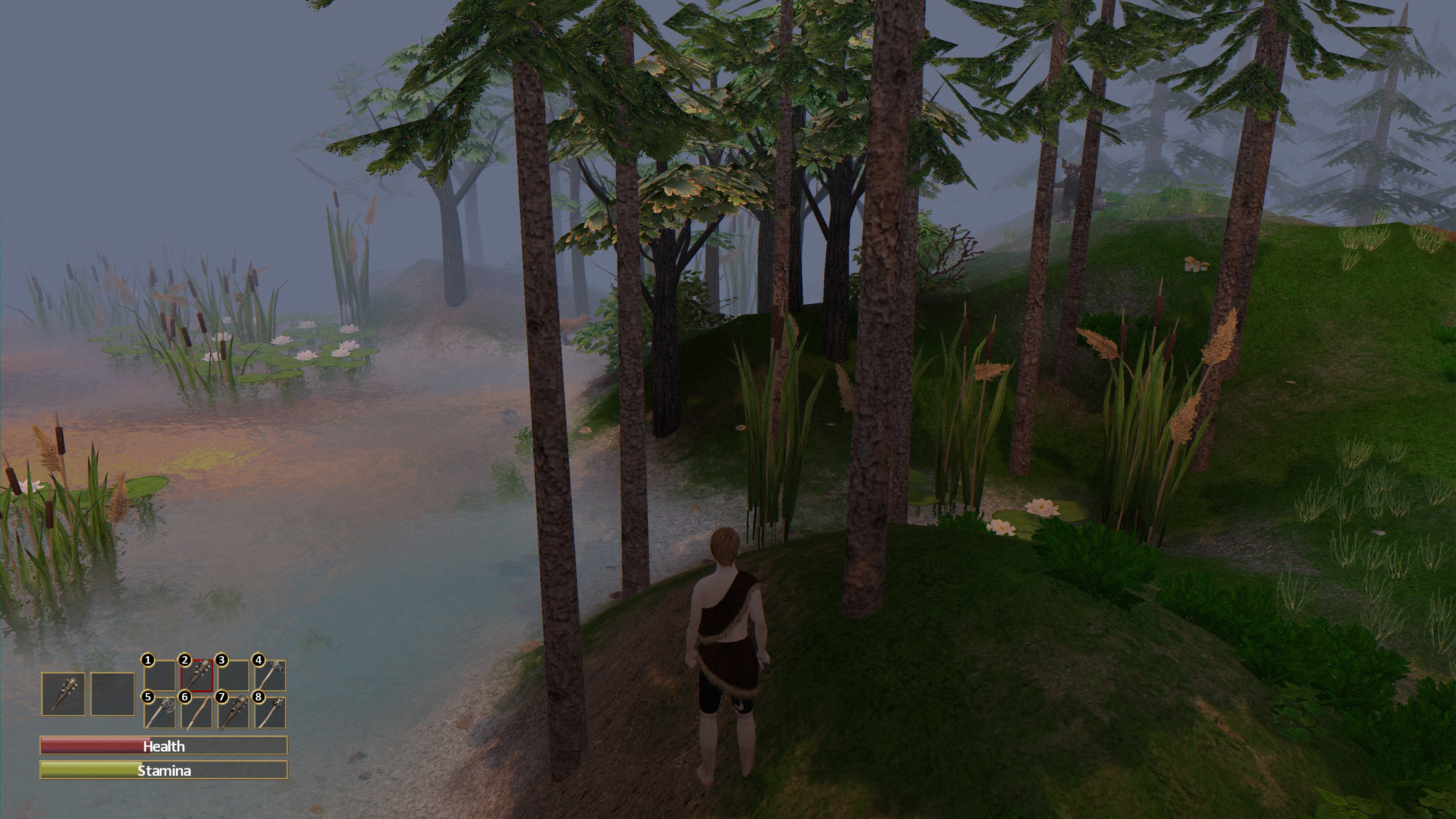Click the number badge on hotbar slot 8
This screenshot has height=819, width=1456.
point(259,698)
